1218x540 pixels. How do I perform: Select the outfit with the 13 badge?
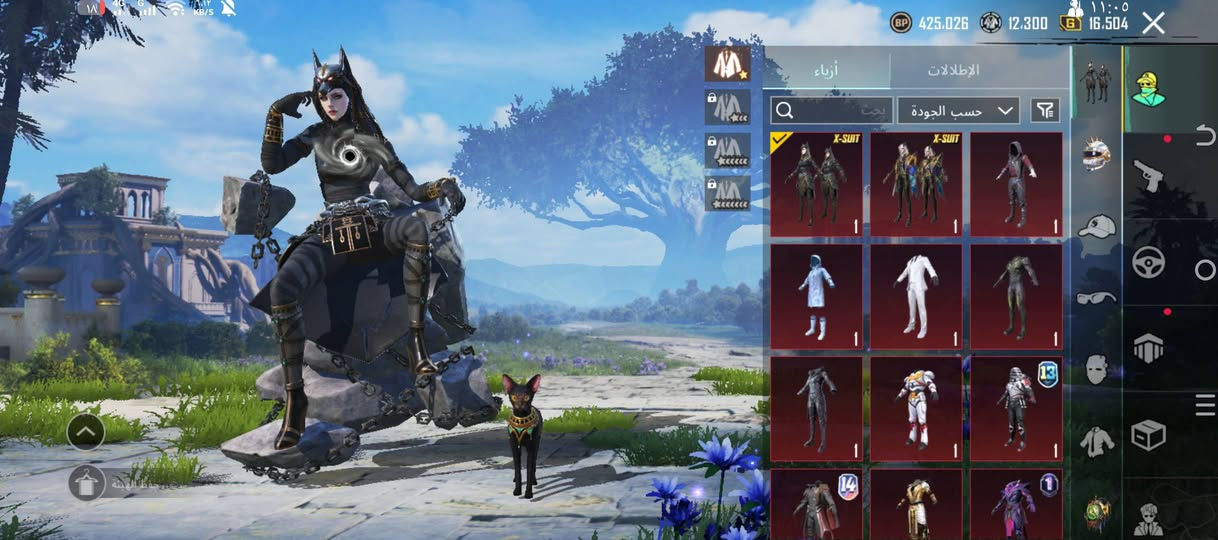1016,409
